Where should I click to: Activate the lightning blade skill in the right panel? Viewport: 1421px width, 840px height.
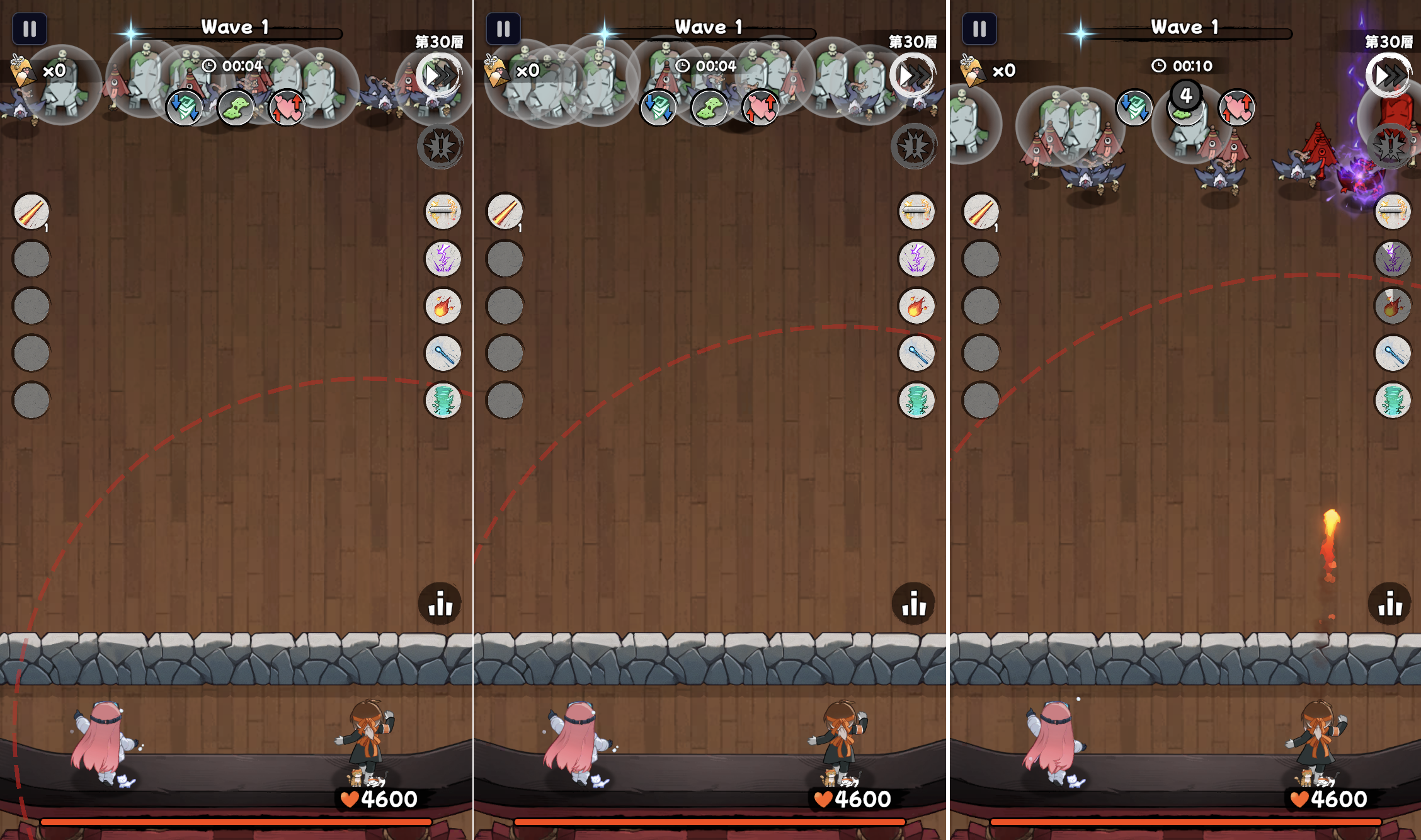tap(1393, 212)
